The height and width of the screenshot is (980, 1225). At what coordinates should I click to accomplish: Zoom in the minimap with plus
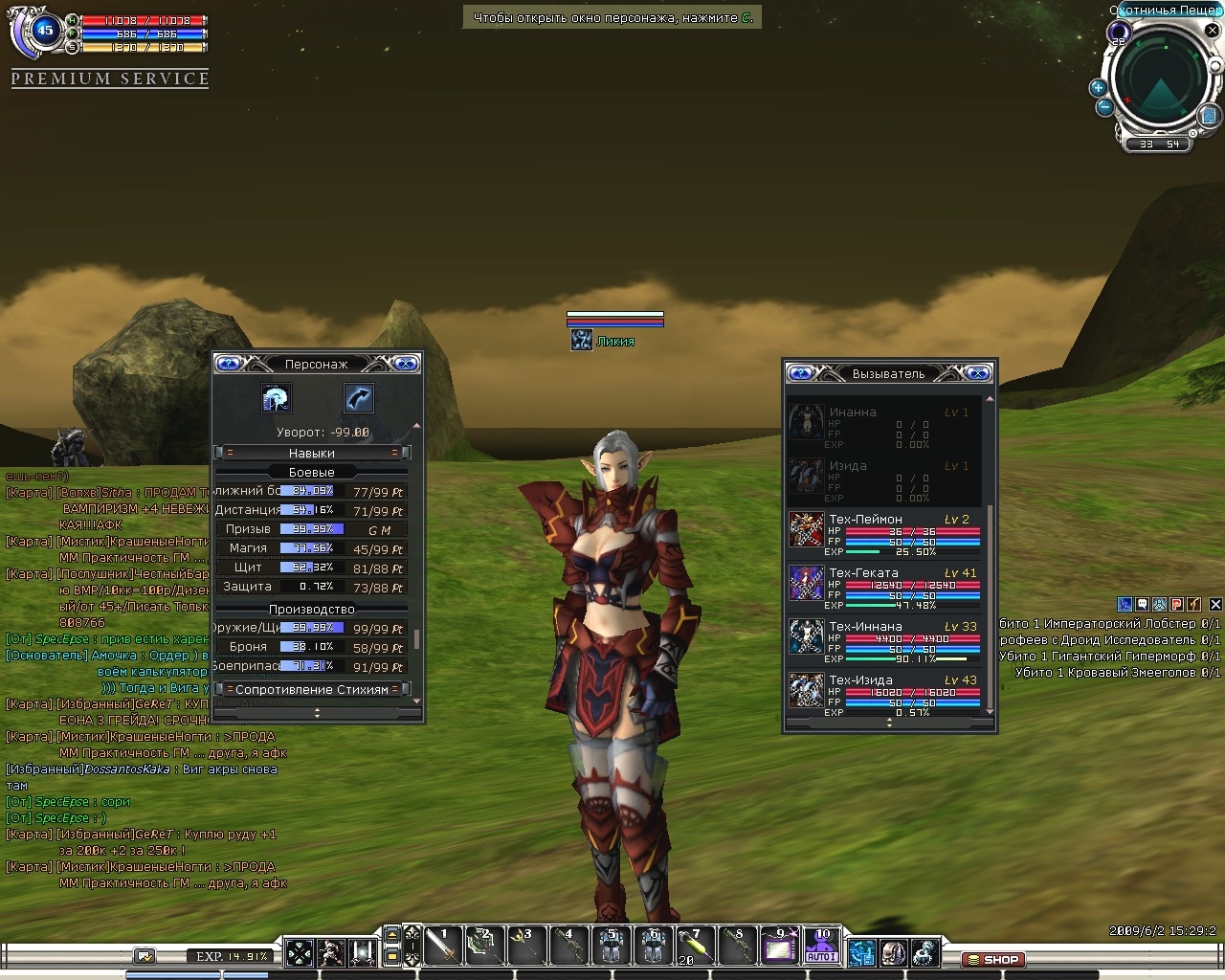click(1098, 88)
